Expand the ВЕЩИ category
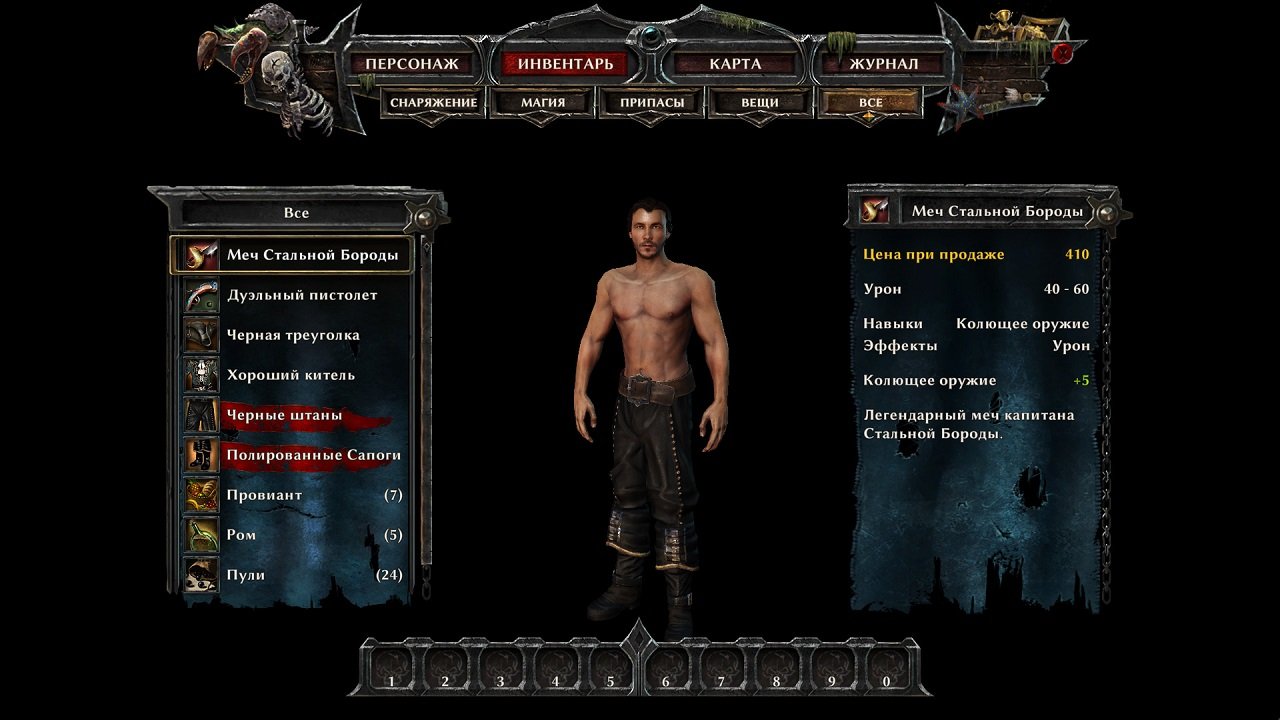 pyautogui.click(x=761, y=101)
